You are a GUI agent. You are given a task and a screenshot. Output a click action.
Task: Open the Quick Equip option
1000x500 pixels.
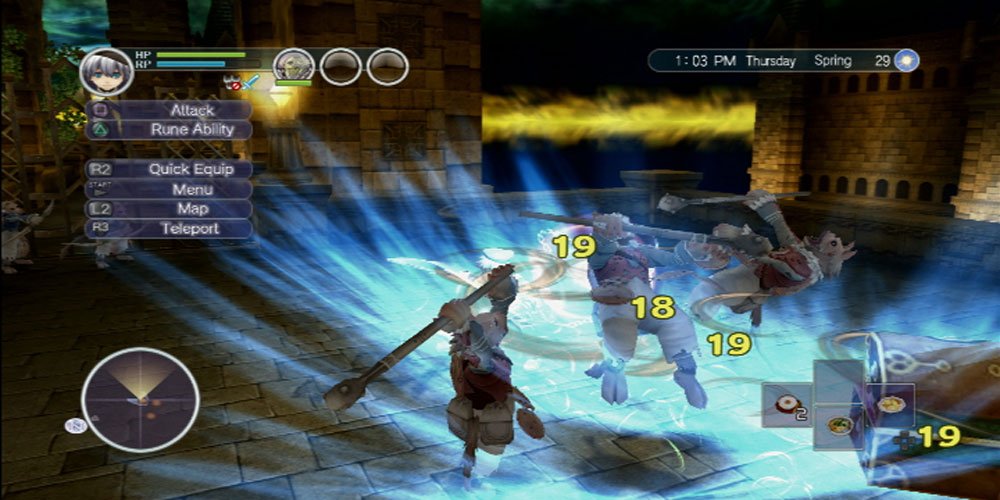tap(168, 169)
